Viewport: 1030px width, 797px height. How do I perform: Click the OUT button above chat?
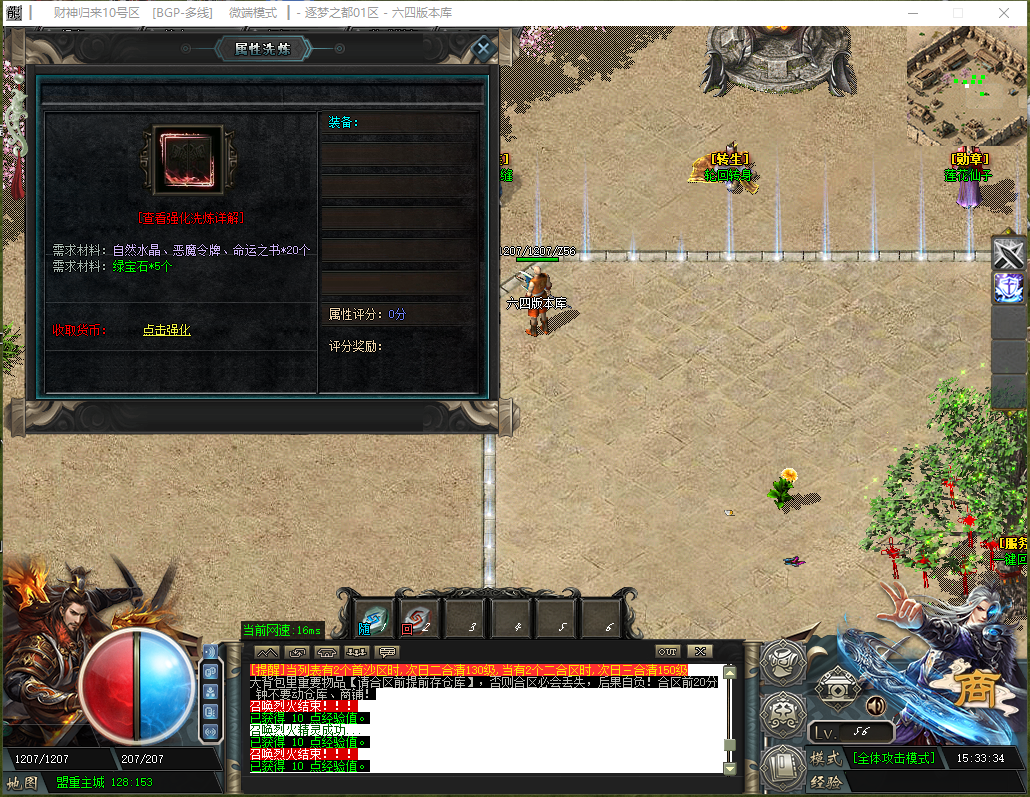pyautogui.click(x=667, y=651)
